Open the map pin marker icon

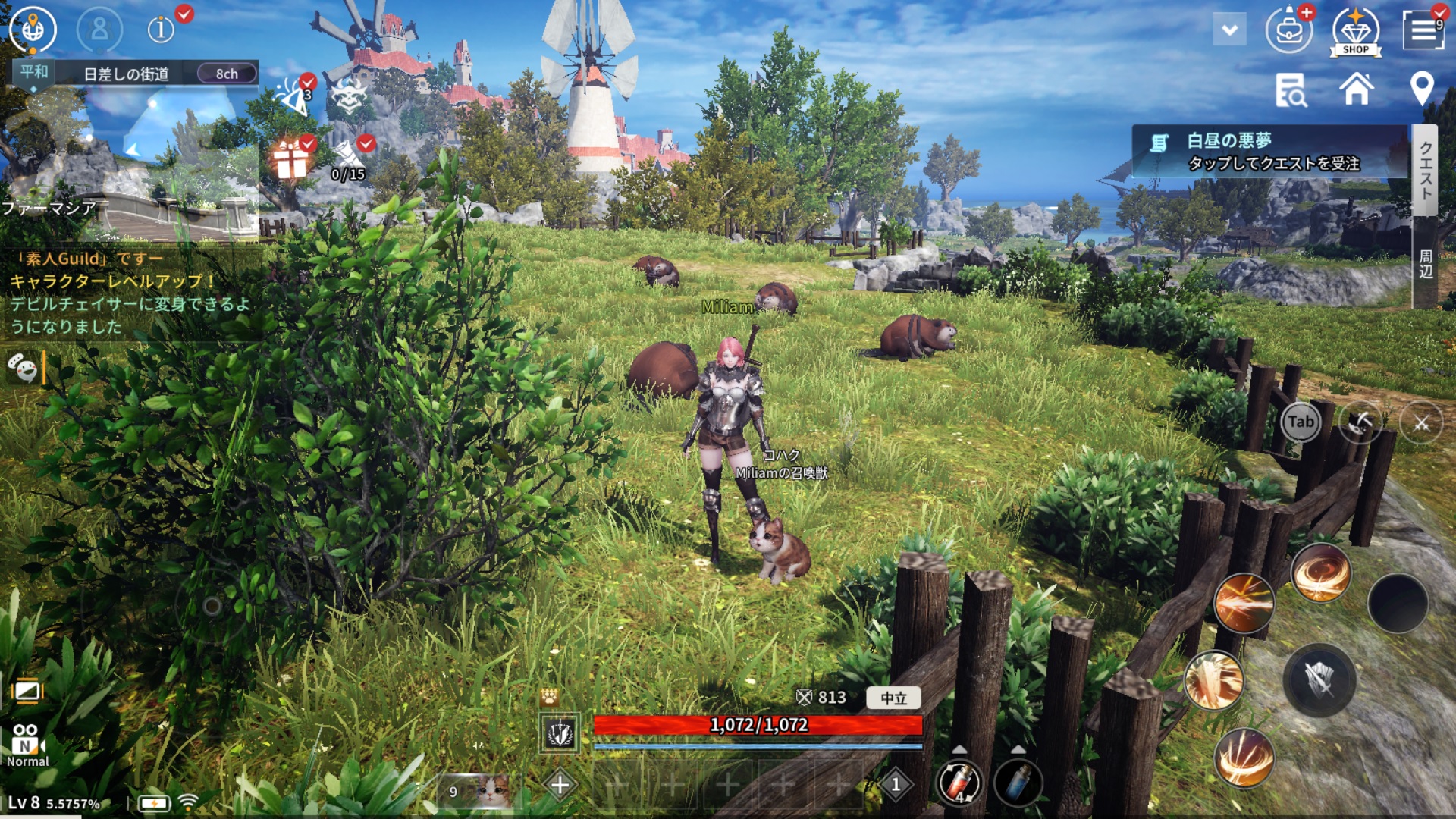(x=1421, y=89)
